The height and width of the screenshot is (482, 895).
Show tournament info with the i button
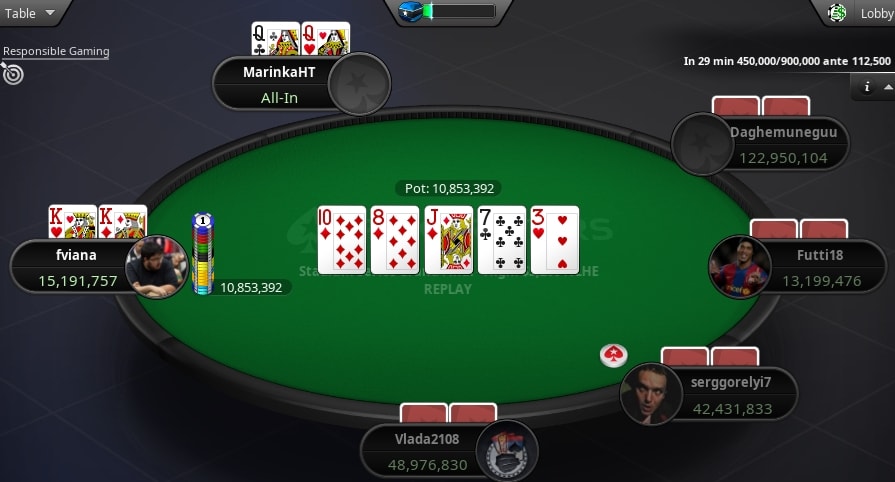pos(867,87)
